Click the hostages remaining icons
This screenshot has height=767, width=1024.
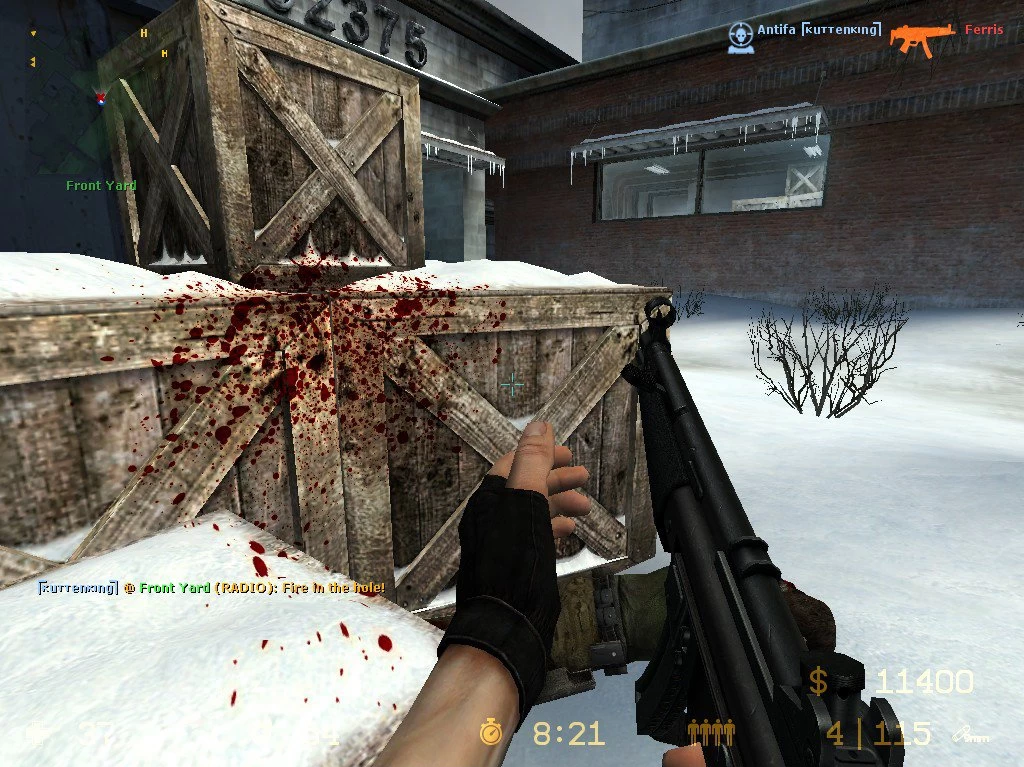pos(711,733)
